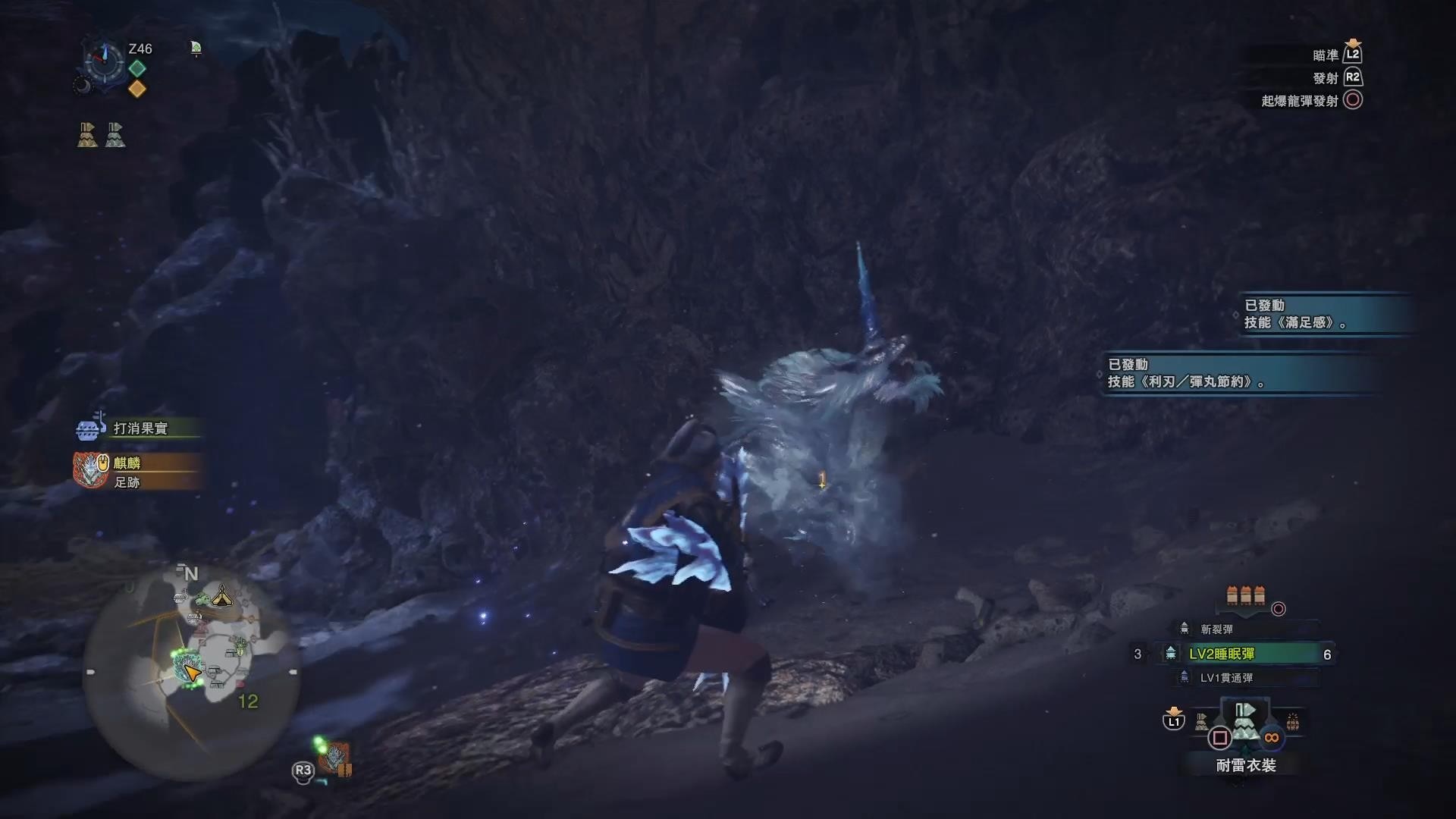
Task: Click the quest clock dial
Action: (x=104, y=61)
